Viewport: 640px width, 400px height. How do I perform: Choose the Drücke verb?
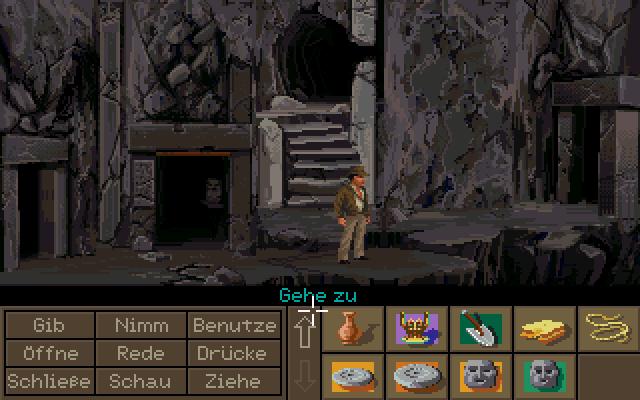[x=232, y=353]
